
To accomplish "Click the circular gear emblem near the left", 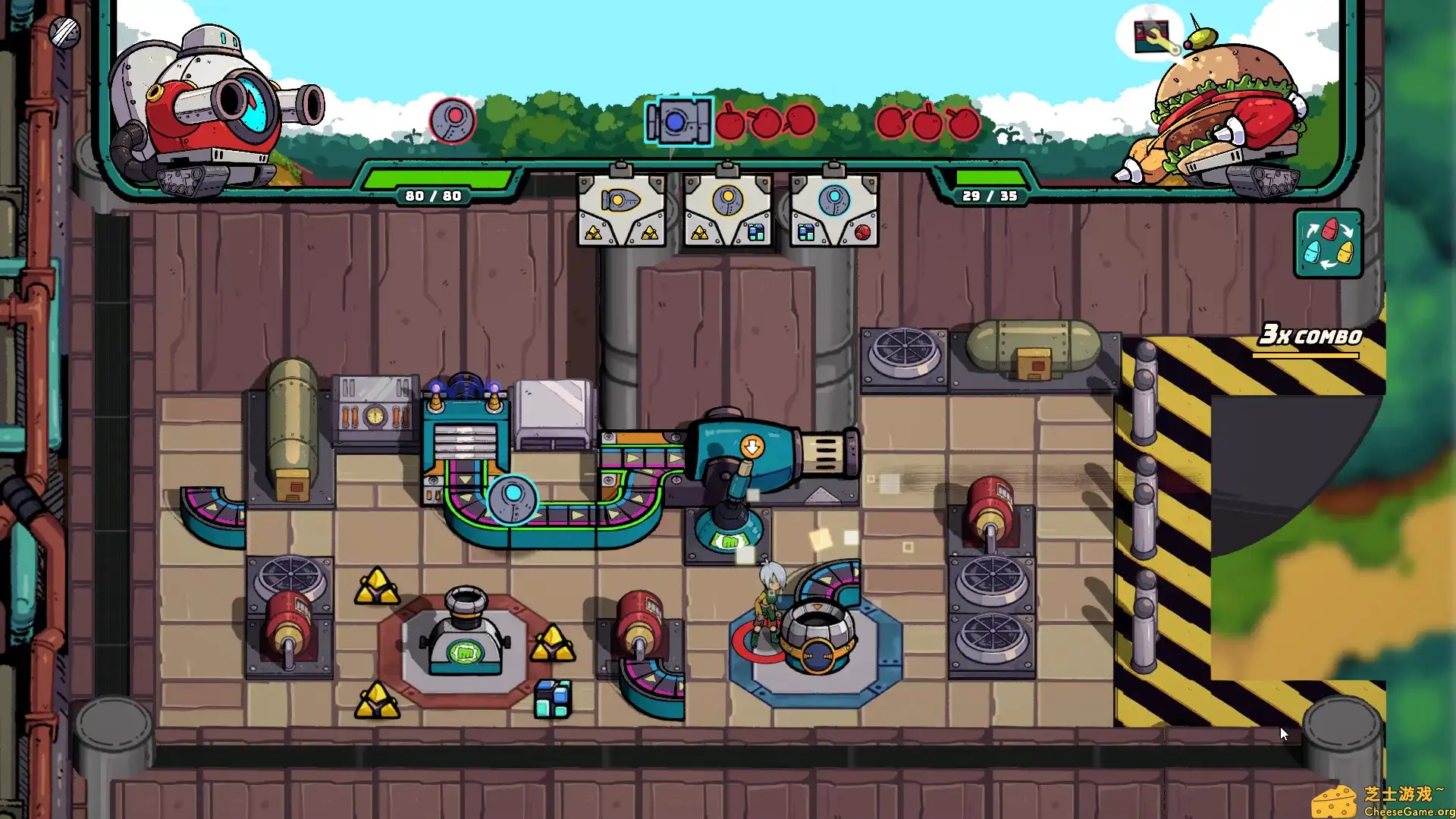I will [x=451, y=120].
